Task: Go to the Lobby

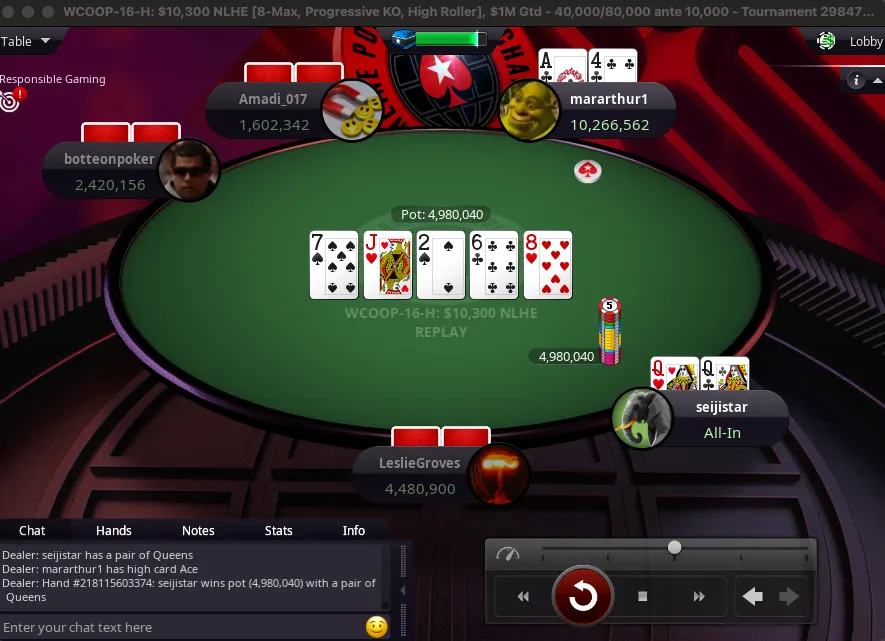Action: click(854, 41)
